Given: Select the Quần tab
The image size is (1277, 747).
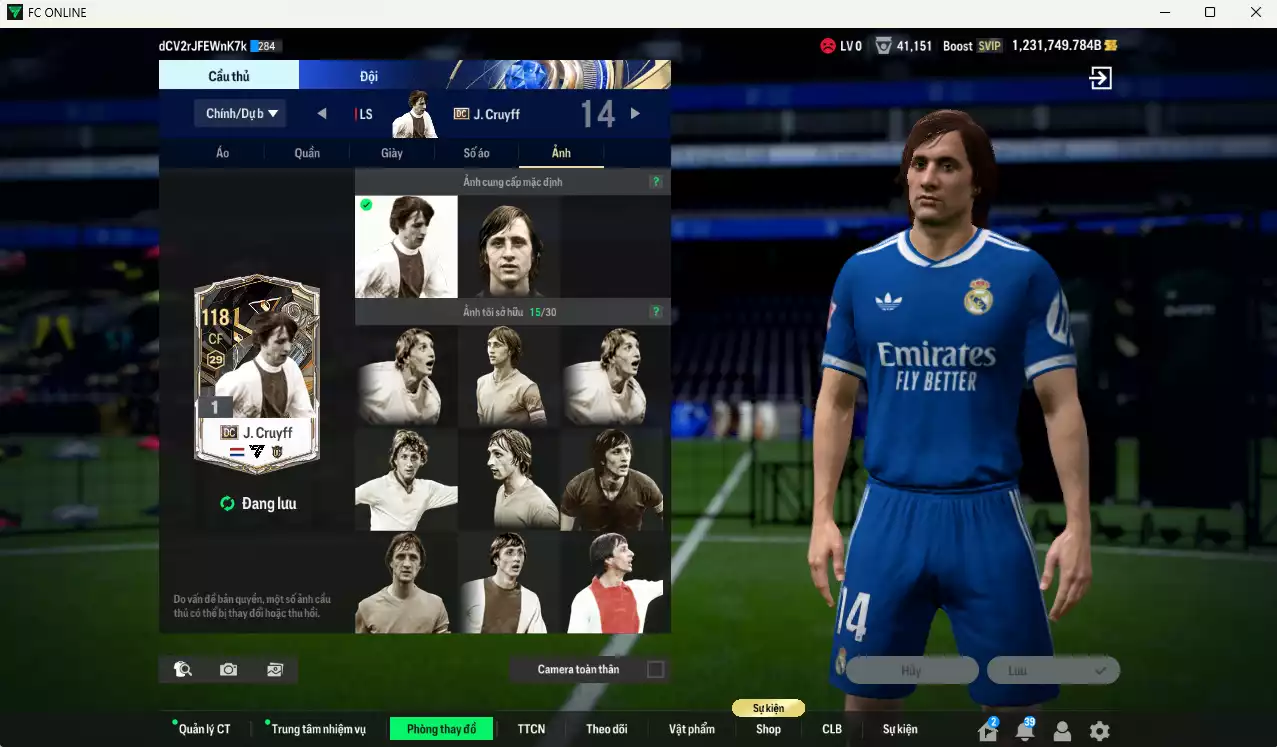Looking at the screenshot, I should point(307,153).
